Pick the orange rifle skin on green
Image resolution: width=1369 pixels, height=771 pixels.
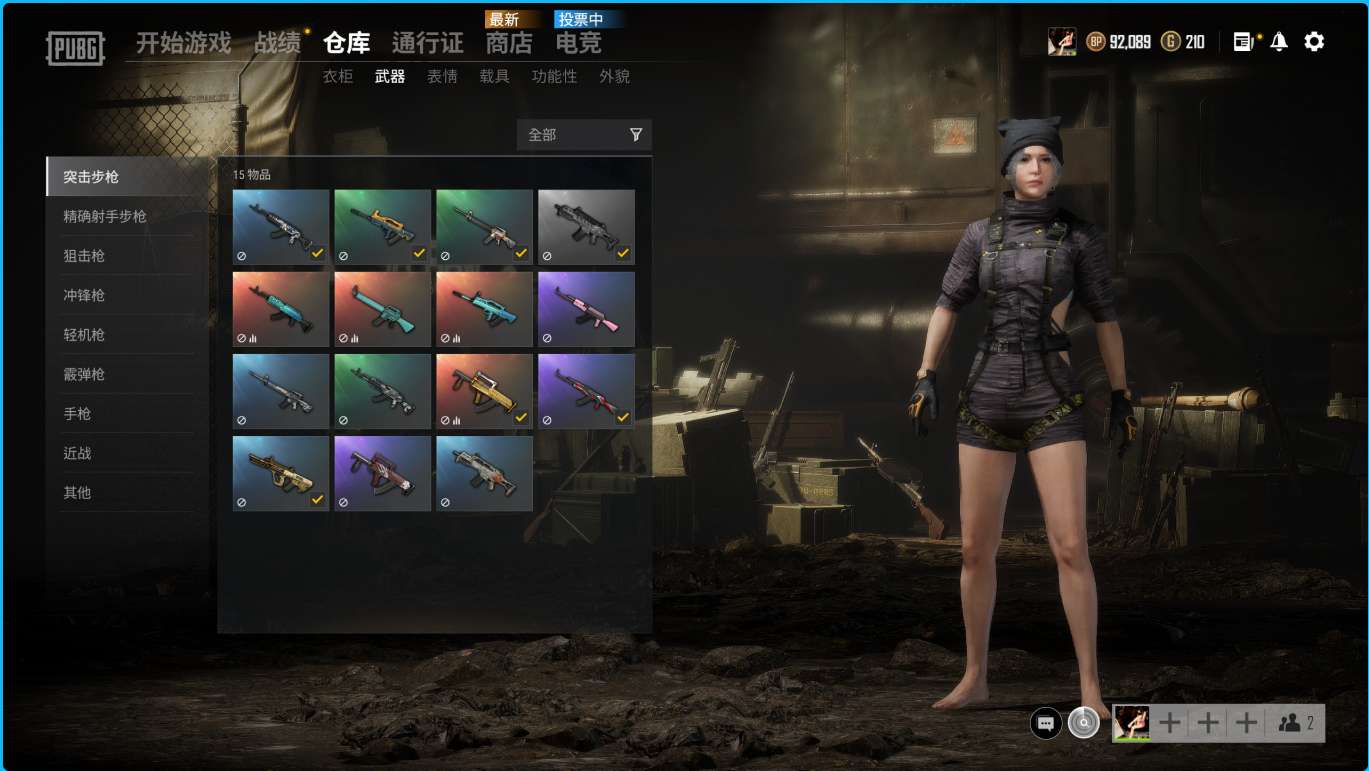(x=382, y=227)
